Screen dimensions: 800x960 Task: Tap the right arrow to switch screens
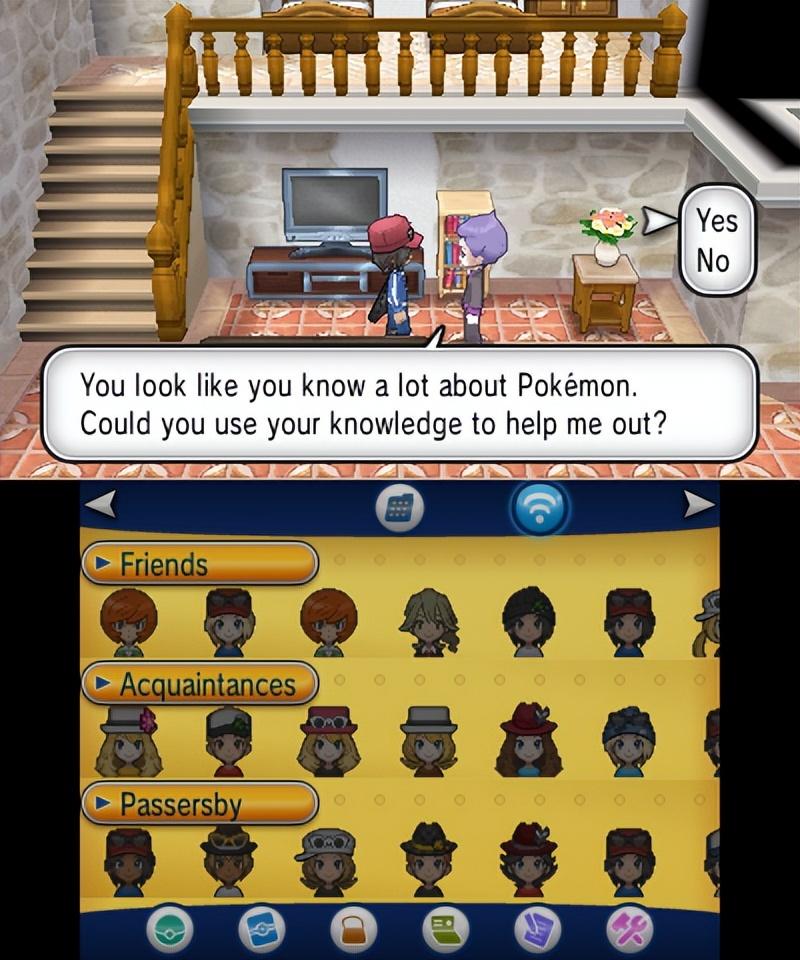(699, 506)
